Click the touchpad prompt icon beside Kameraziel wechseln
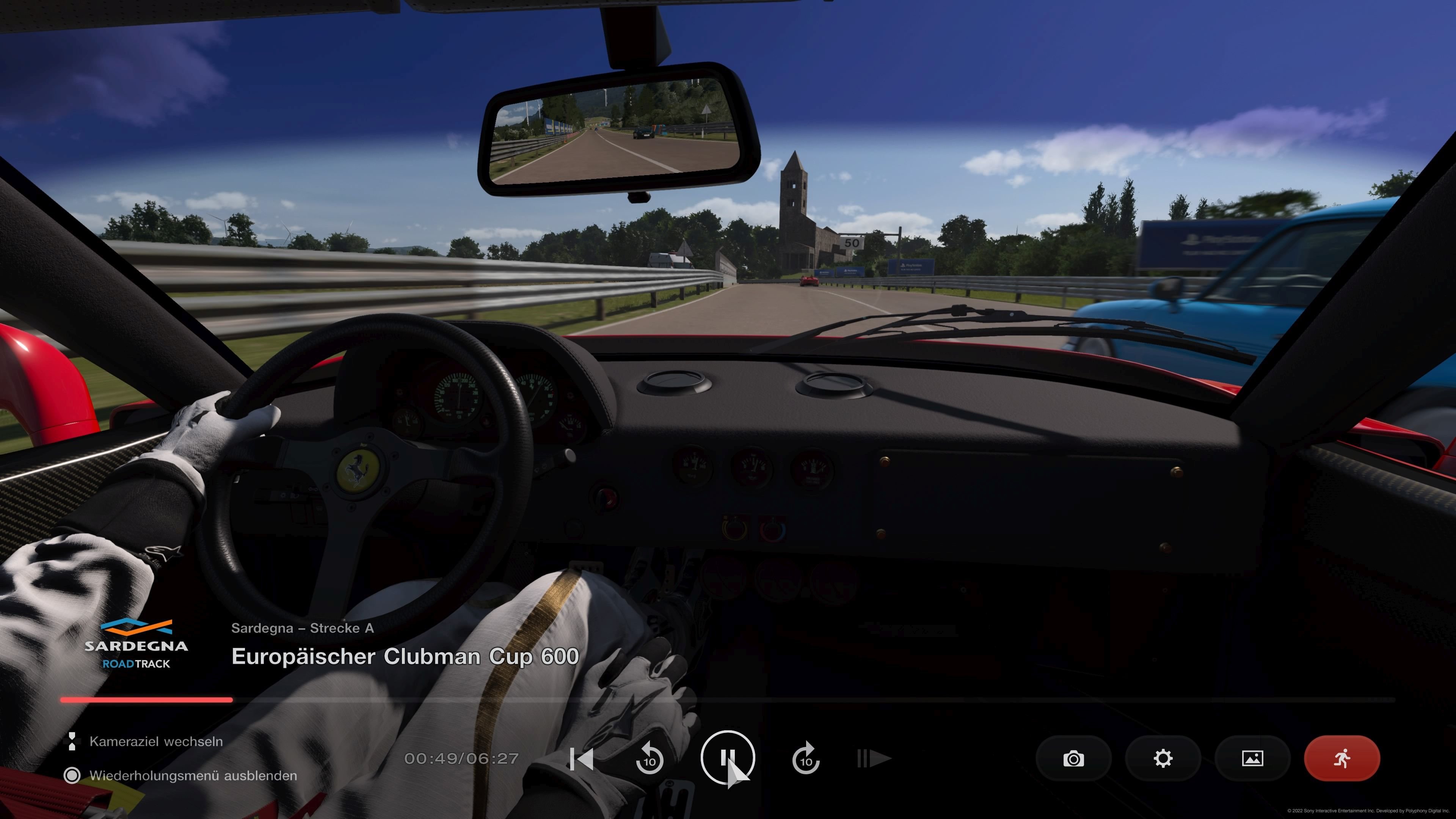 coord(73,741)
